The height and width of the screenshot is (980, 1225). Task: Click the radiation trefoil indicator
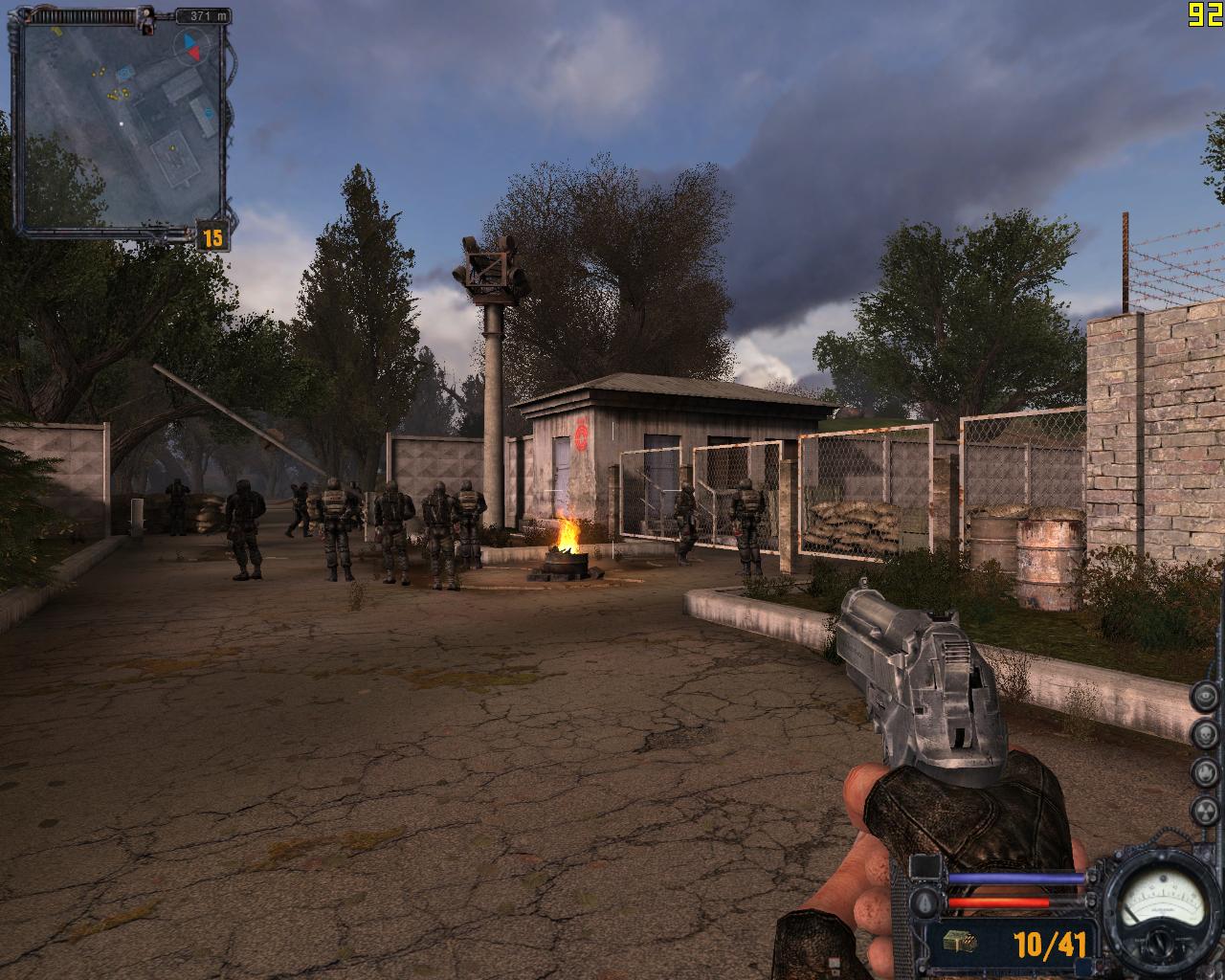coord(1205,810)
